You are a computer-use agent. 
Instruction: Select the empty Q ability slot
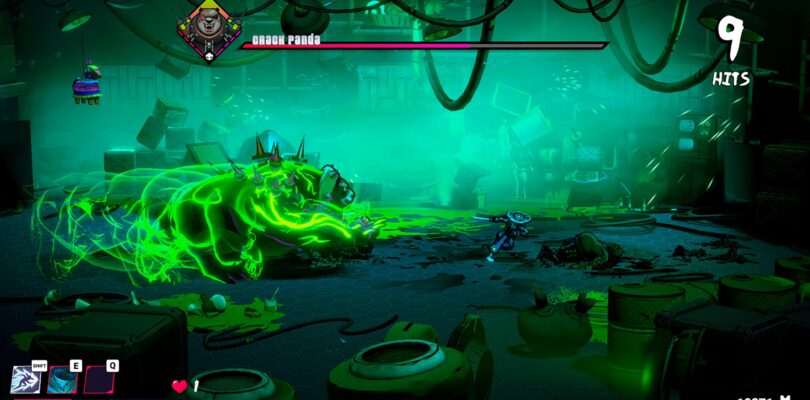tap(98, 379)
